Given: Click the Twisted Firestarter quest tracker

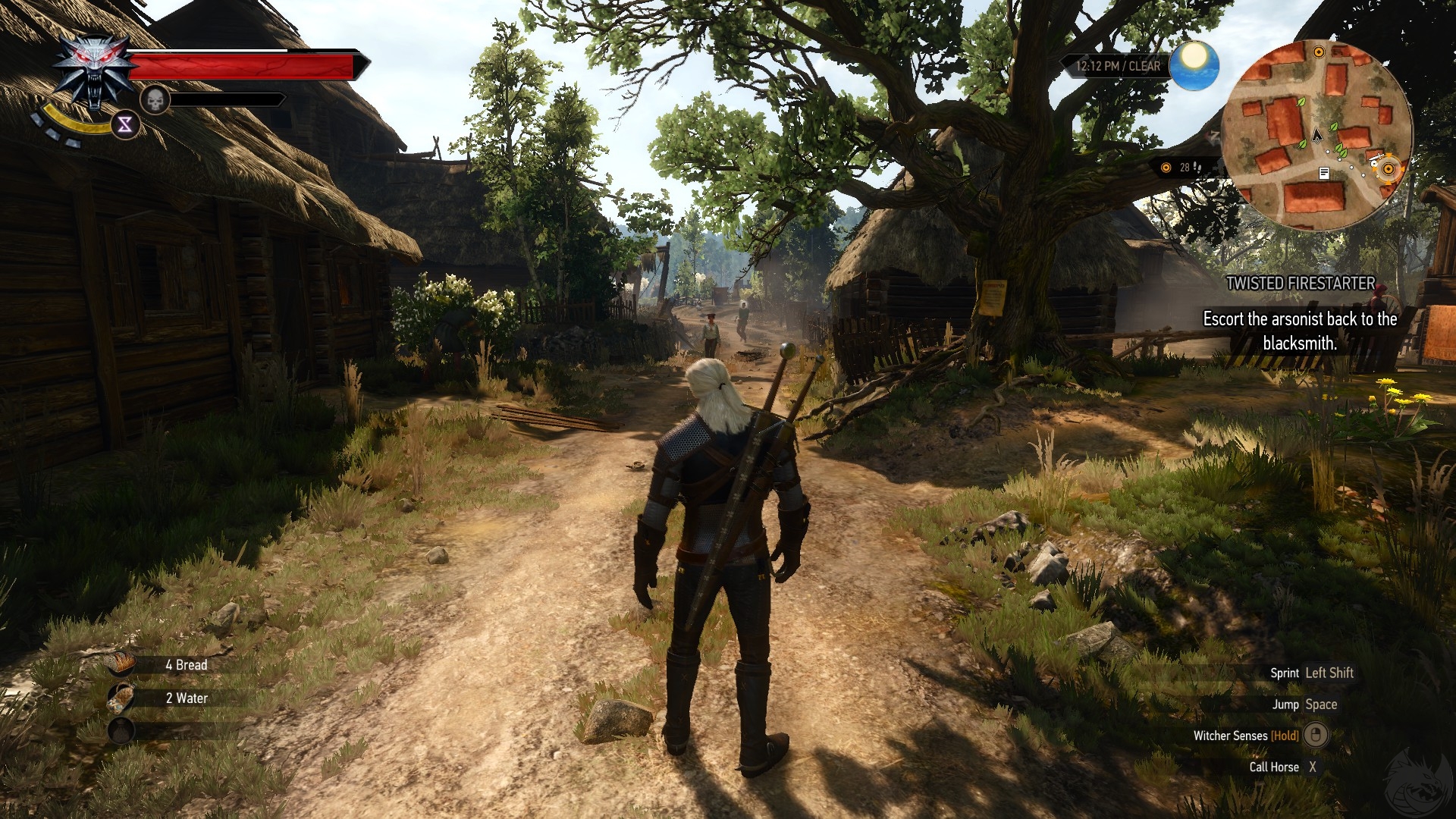Looking at the screenshot, I should 1300,284.
